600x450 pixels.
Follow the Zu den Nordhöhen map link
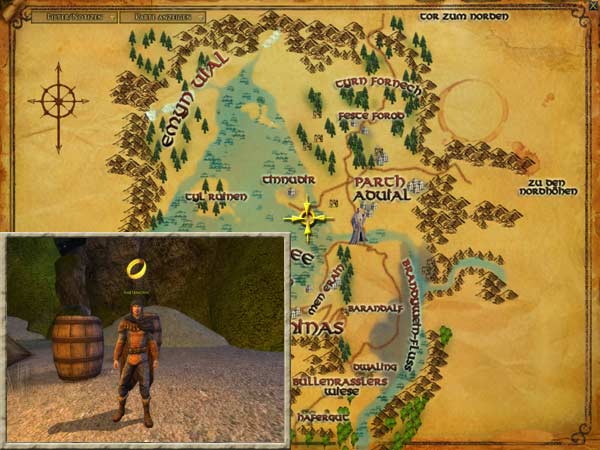558,187
